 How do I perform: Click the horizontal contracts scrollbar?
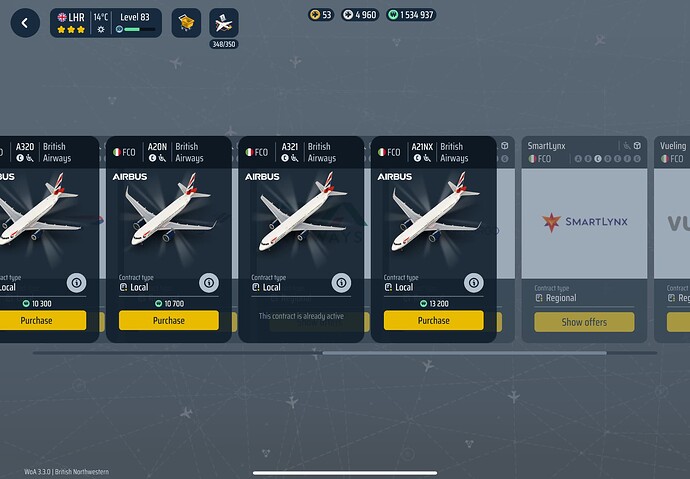point(464,353)
